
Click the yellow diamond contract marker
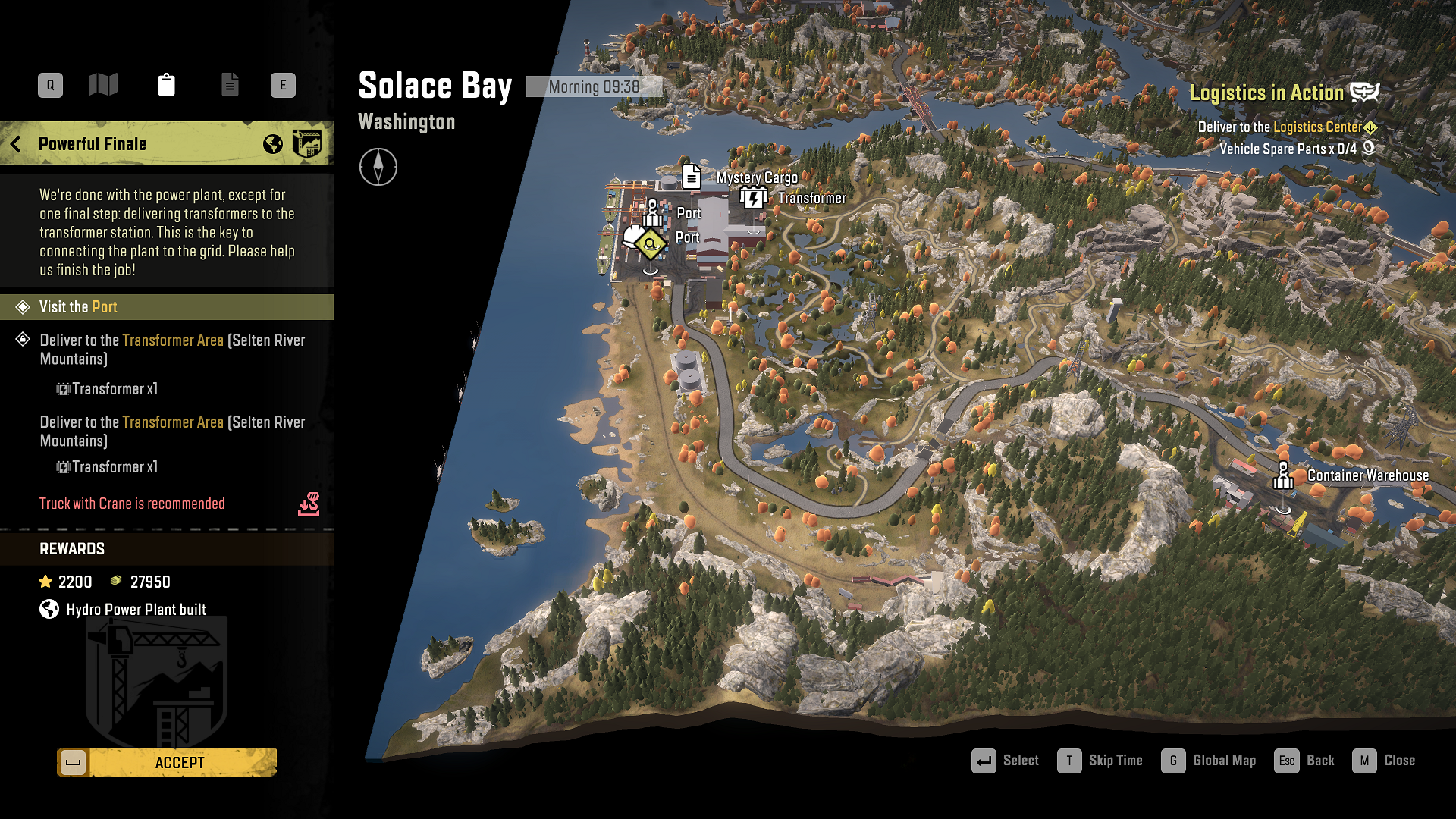(650, 243)
